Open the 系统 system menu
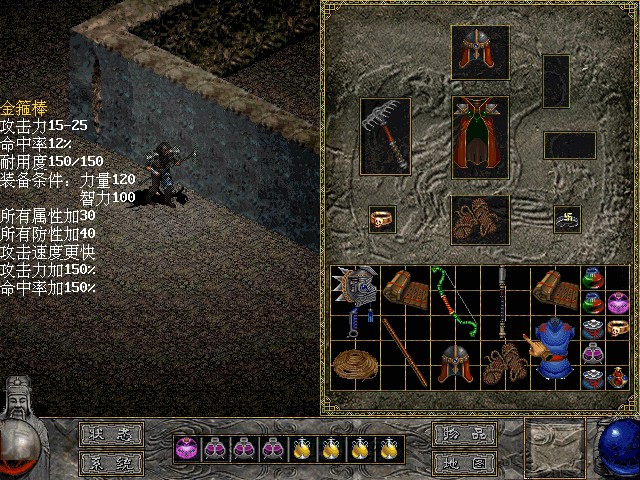Image resolution: width=640 pixels, height=480 pixels. click(111, 463)
